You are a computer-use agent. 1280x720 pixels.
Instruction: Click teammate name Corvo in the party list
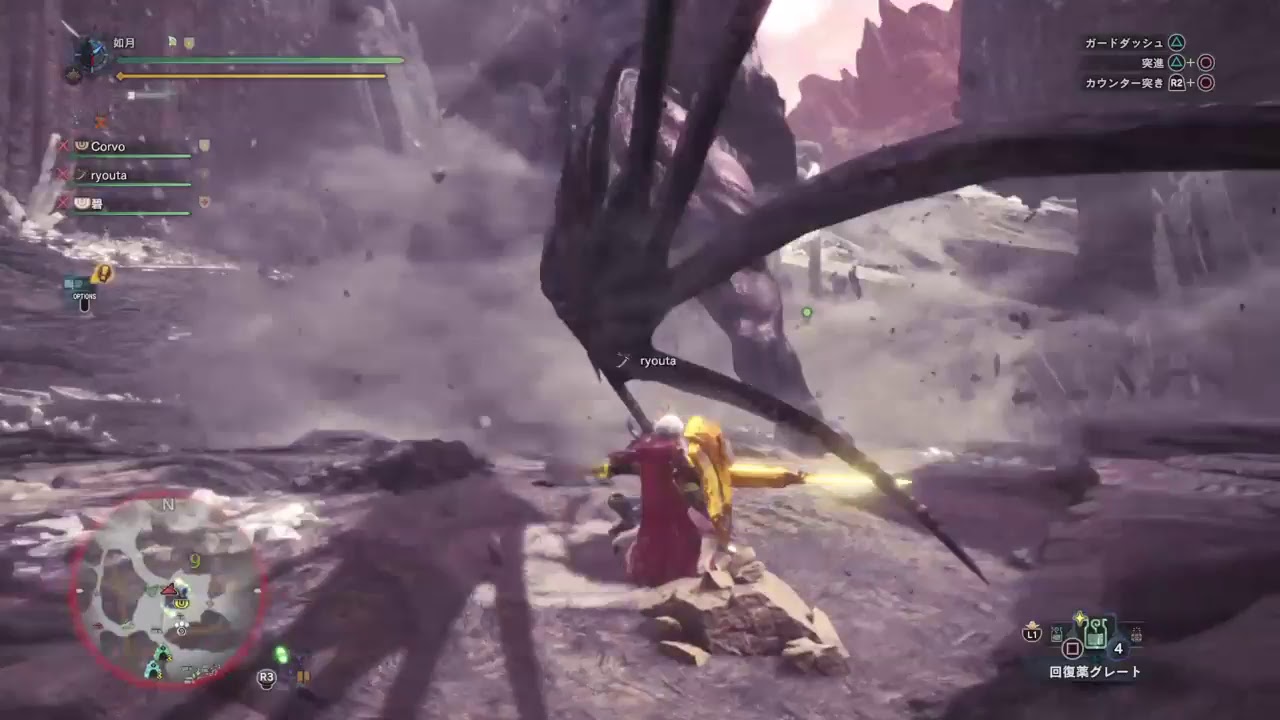click(109, 147)
